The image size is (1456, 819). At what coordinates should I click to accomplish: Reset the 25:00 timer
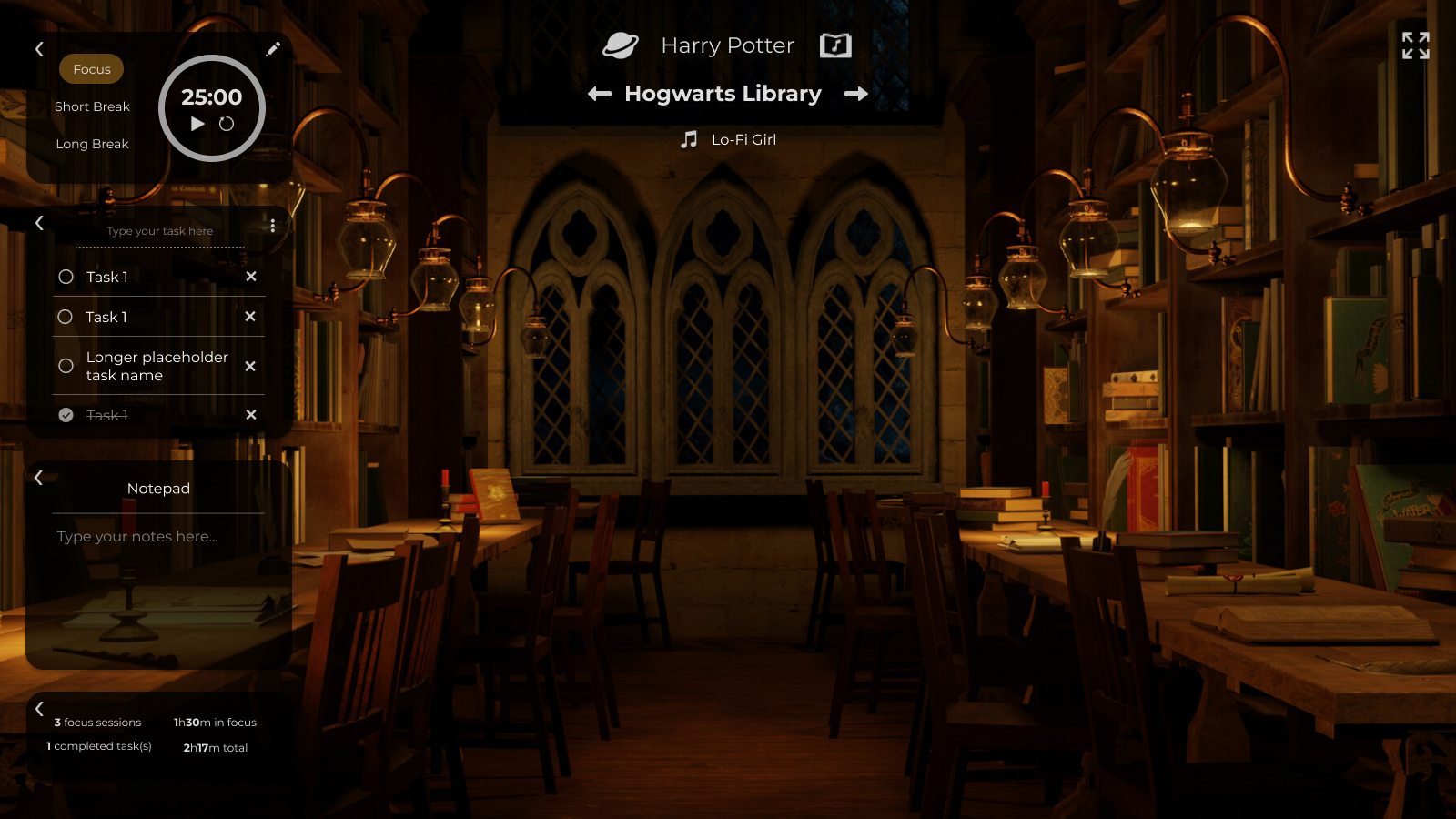[x=227, y=125]
